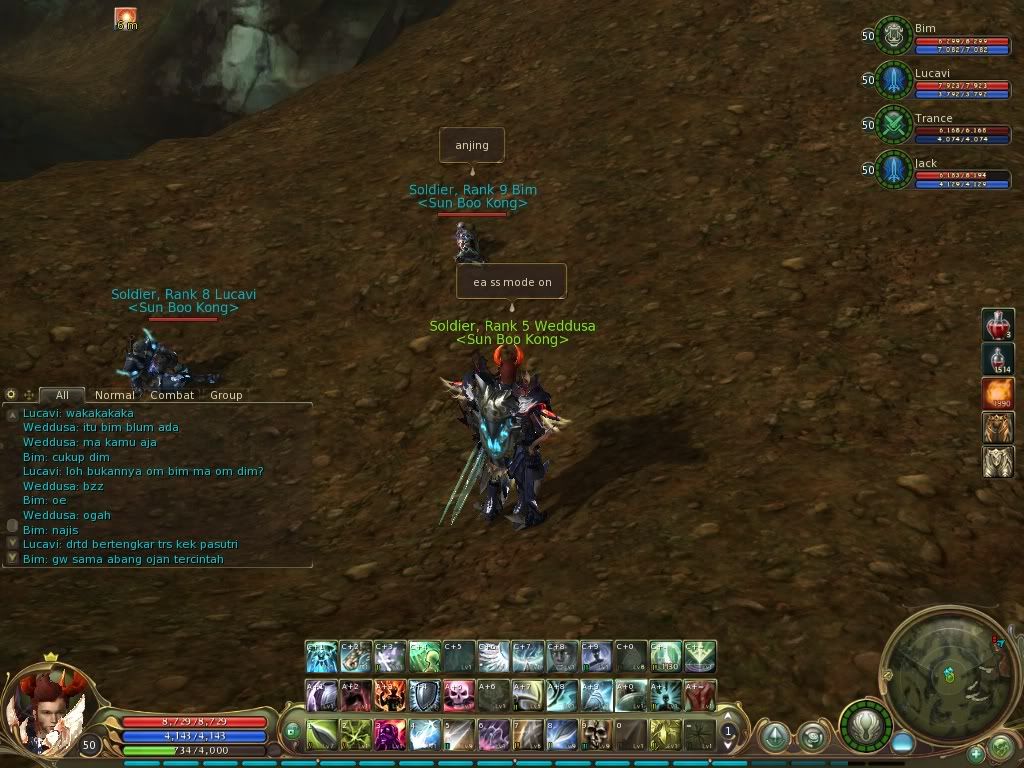
Task: Select the Normal chat tab
Action: coord(115,395)
